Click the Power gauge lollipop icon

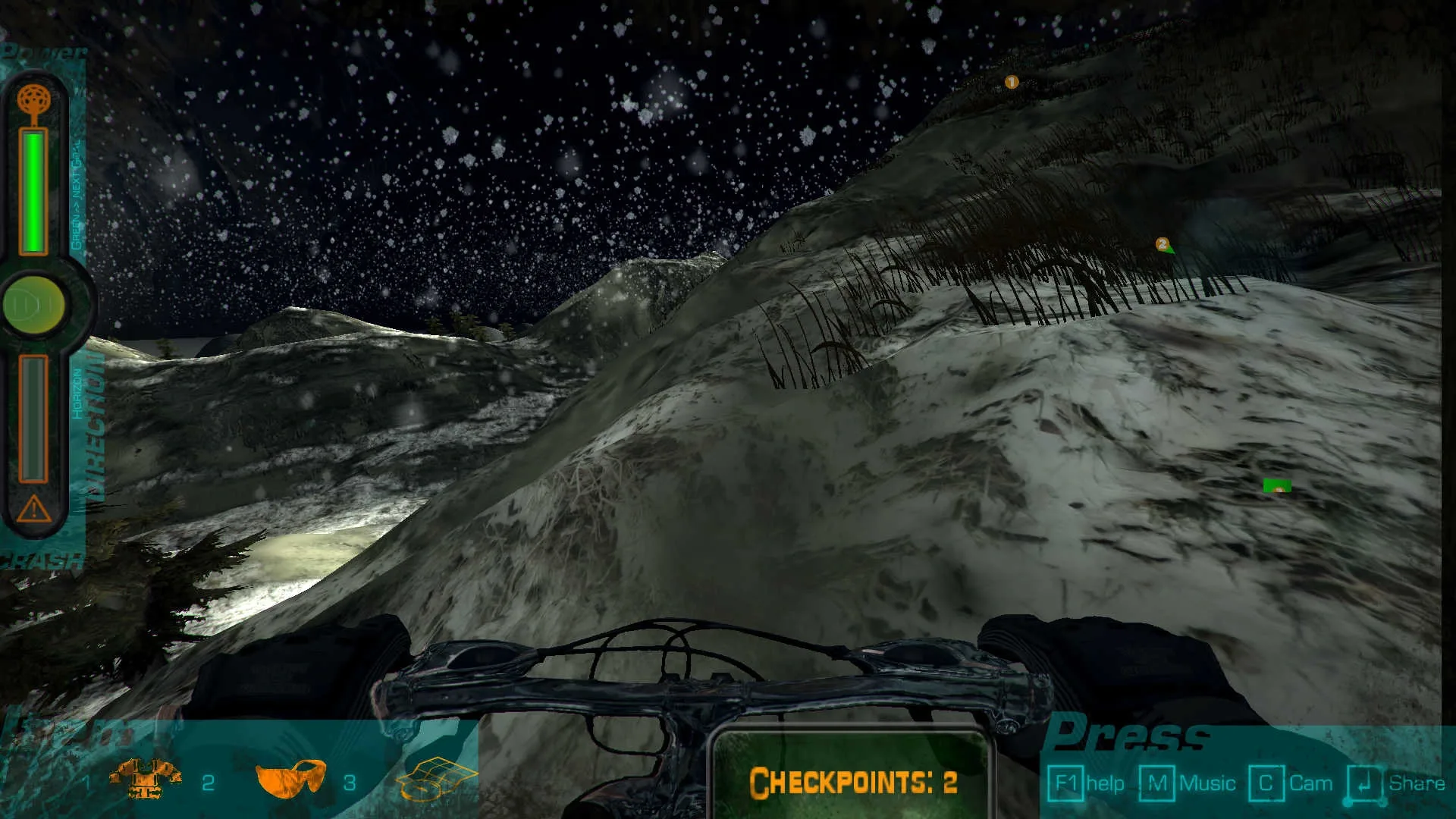(x=33, y=99)
